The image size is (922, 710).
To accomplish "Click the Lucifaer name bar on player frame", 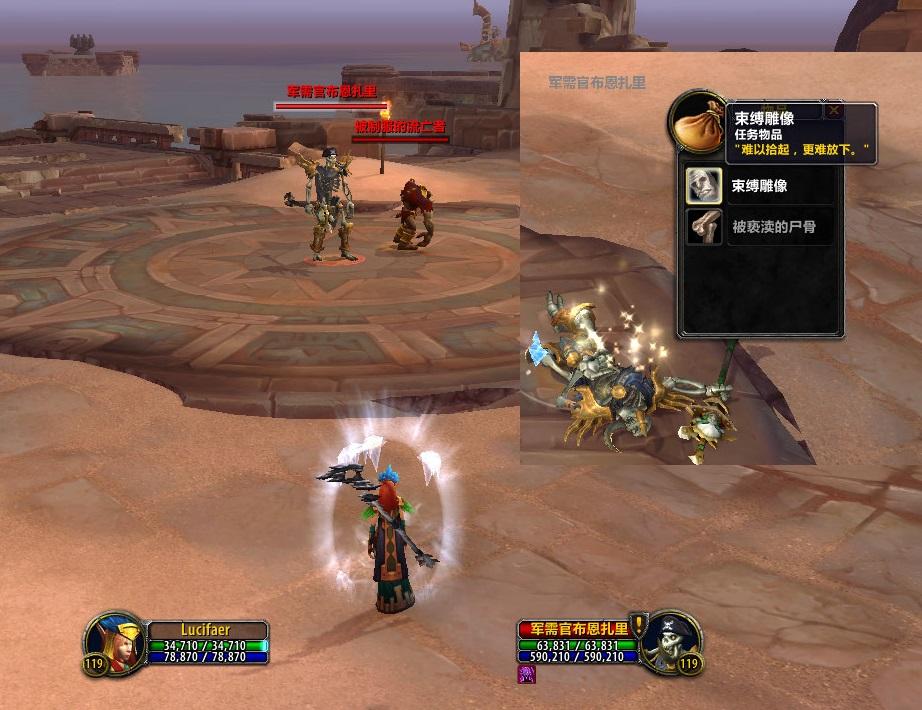I will [x=207, y=630].
